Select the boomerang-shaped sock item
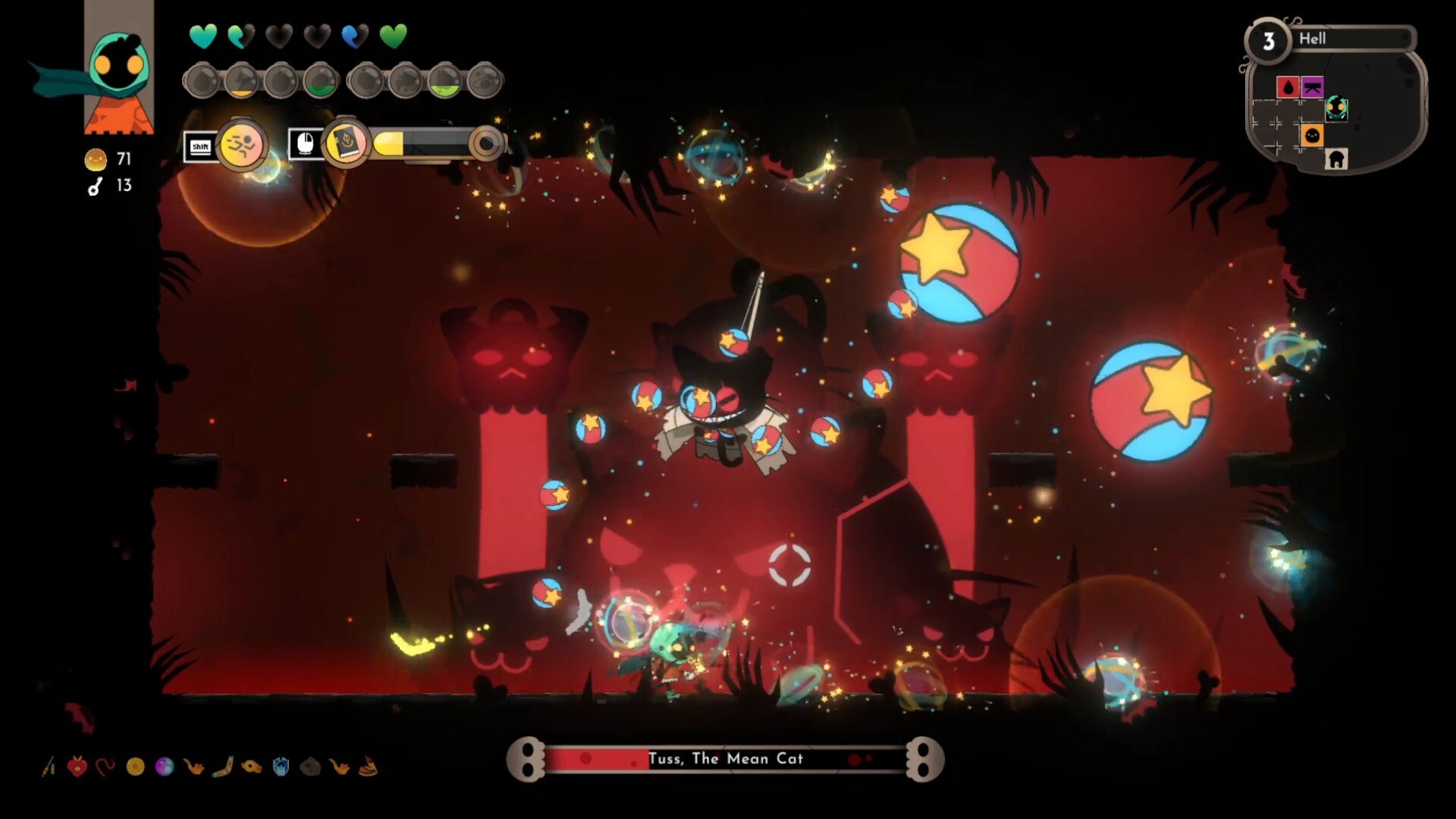1456x819 pixels. pyautogui.click(x=223, y=765)
